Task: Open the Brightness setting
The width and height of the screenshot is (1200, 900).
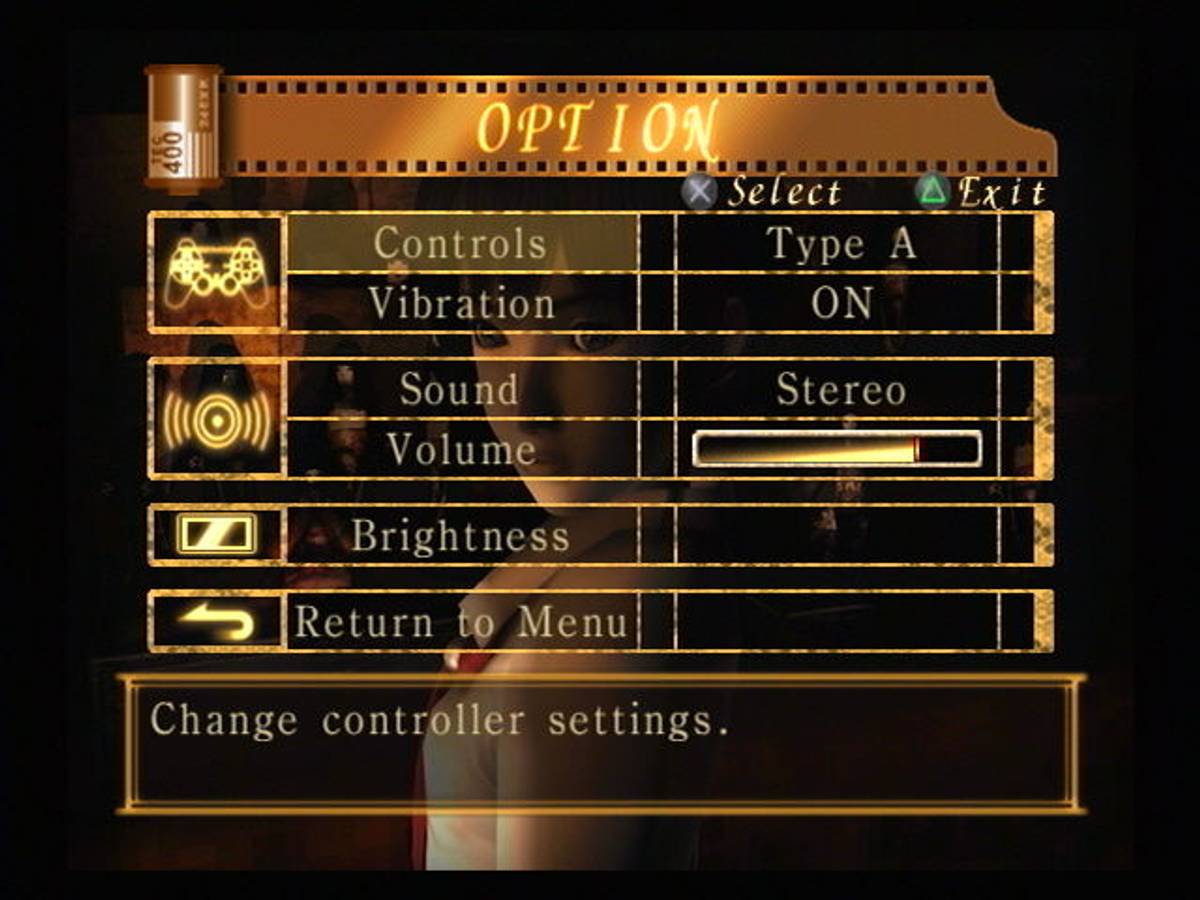Action: coord(461,536)
